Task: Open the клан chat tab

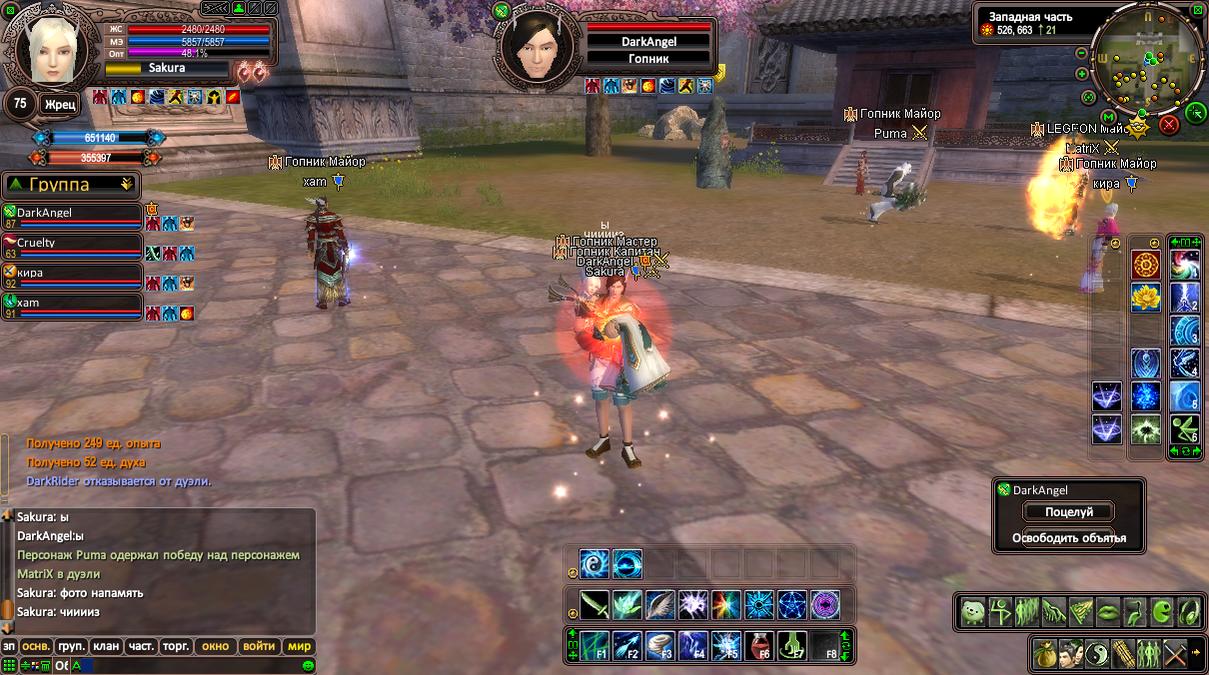Action: pyautogui.click(x=106, y=646)
